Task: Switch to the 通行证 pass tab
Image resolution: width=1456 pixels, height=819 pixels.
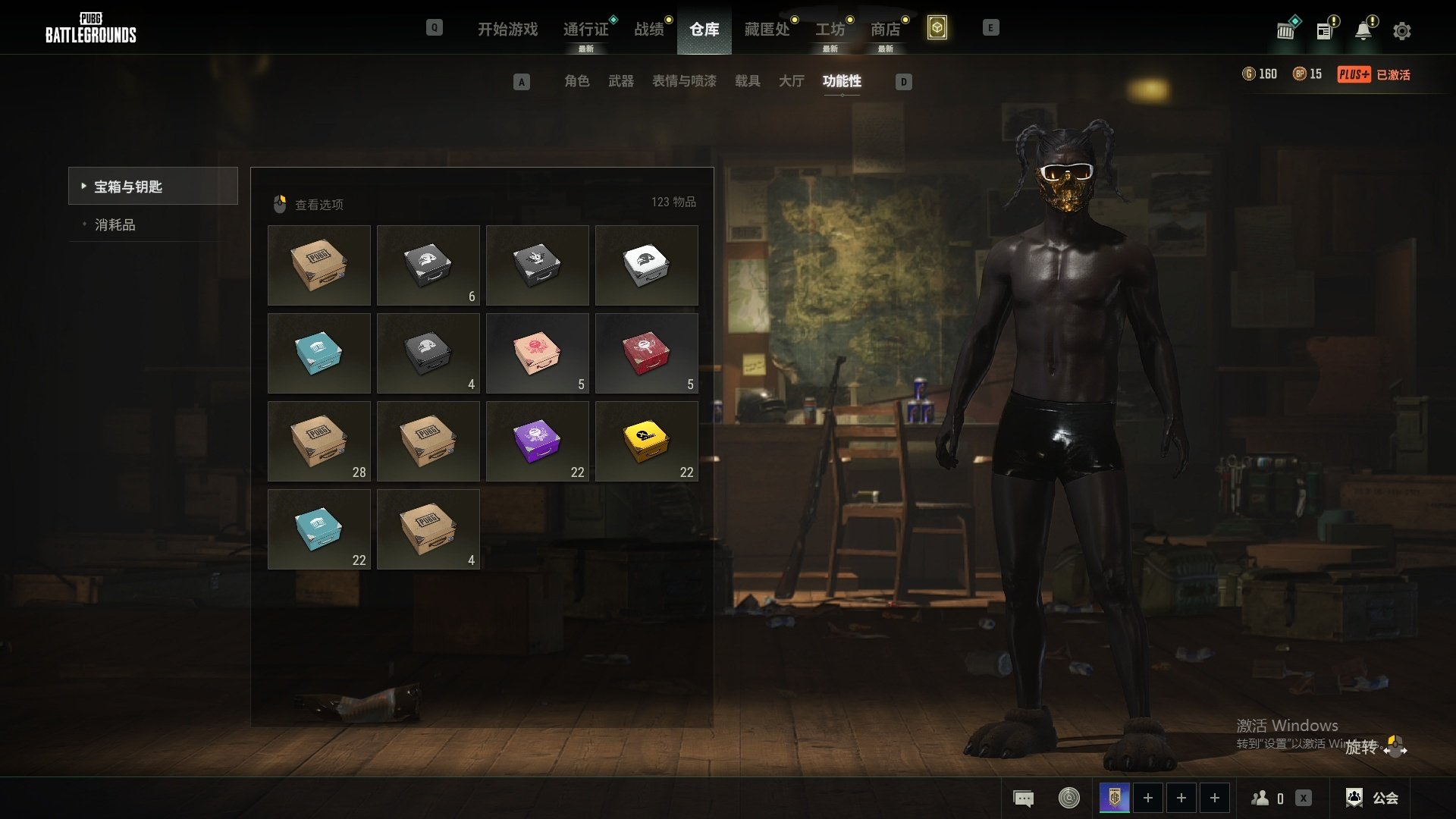Action: [x=585, y=30]
